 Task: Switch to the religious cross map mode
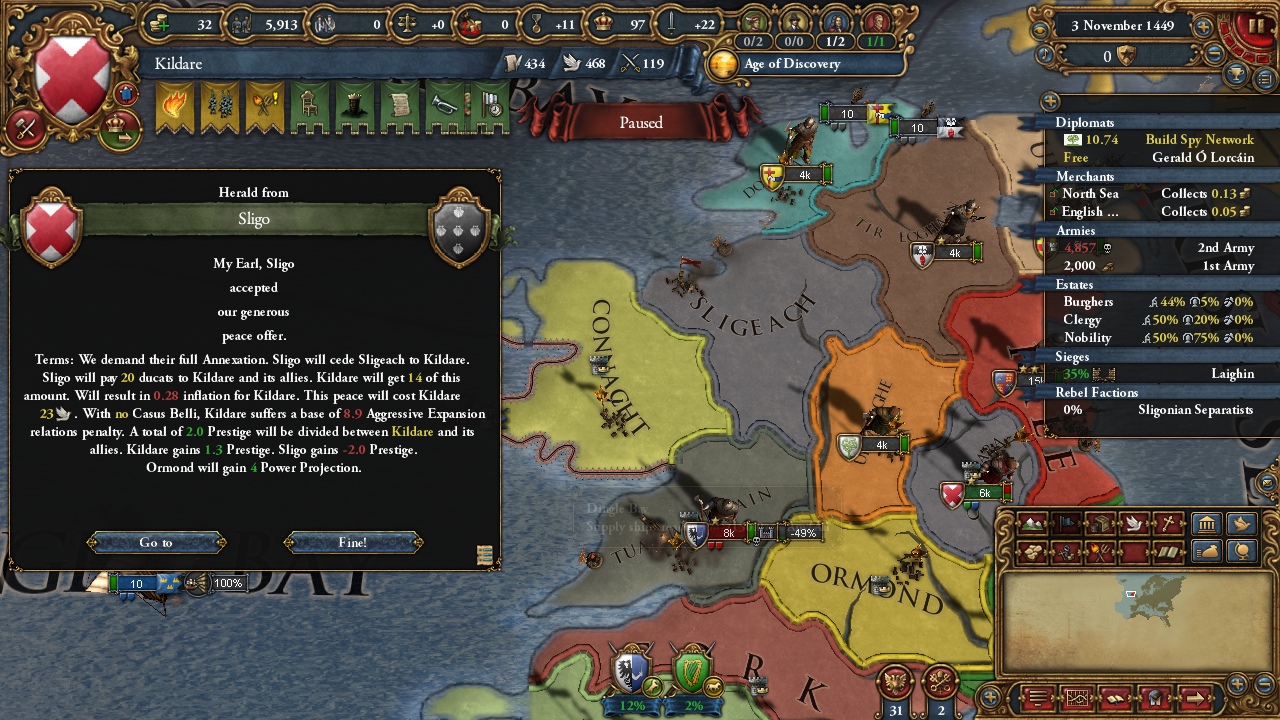tap(1168, 524)
